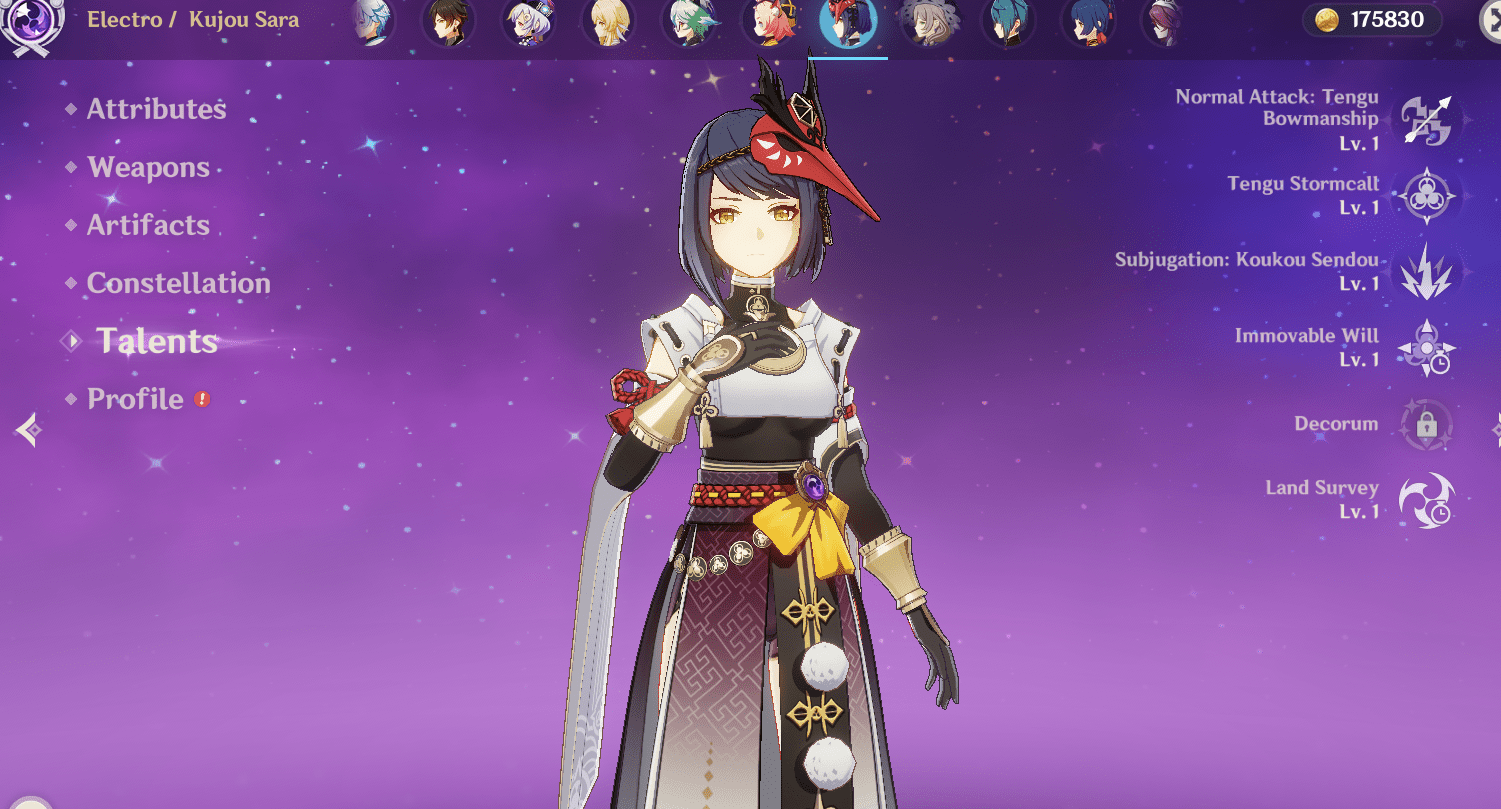Select the Talents menu entry

click(x=156, y=341)
